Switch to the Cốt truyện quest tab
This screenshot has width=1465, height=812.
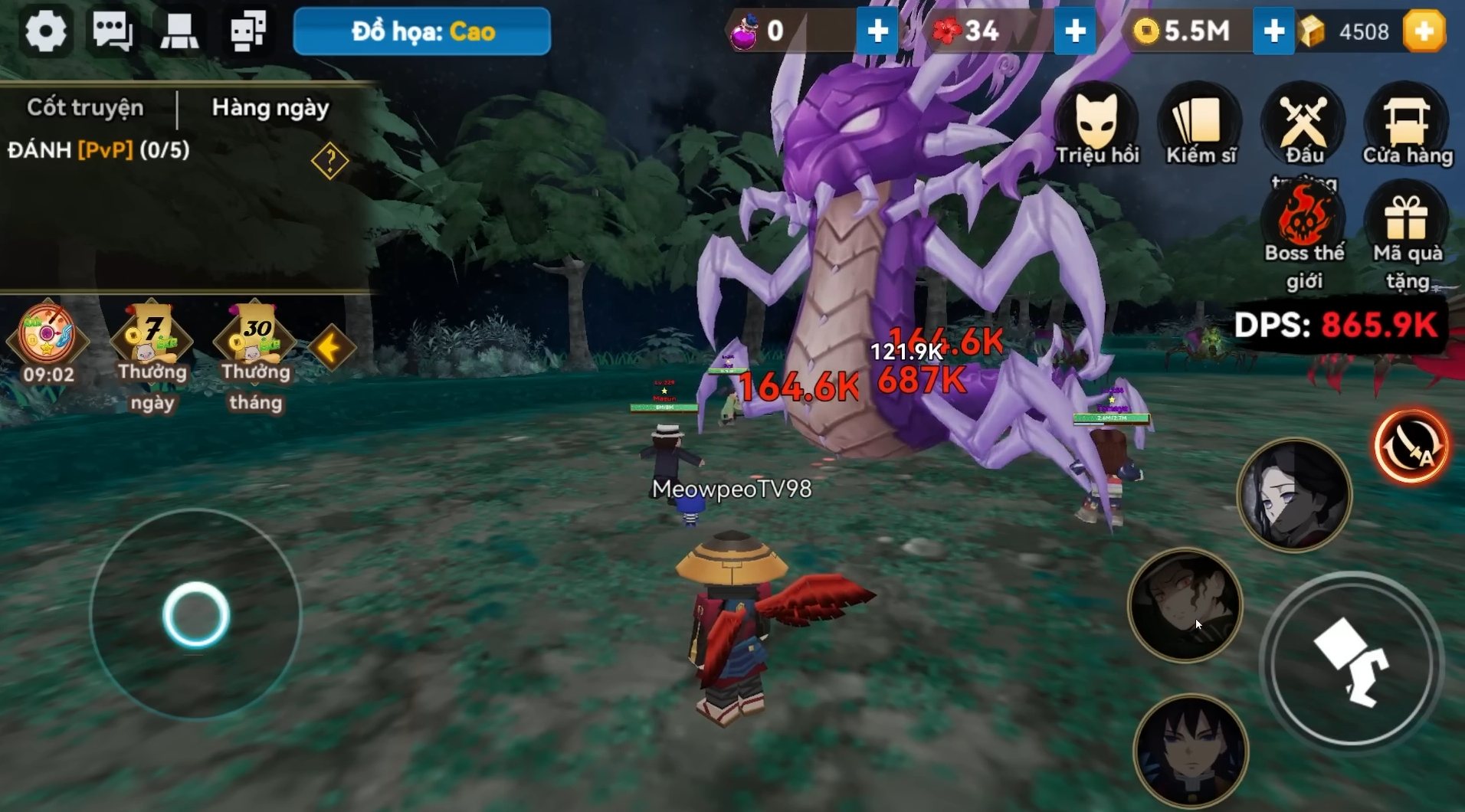[85, 108]
